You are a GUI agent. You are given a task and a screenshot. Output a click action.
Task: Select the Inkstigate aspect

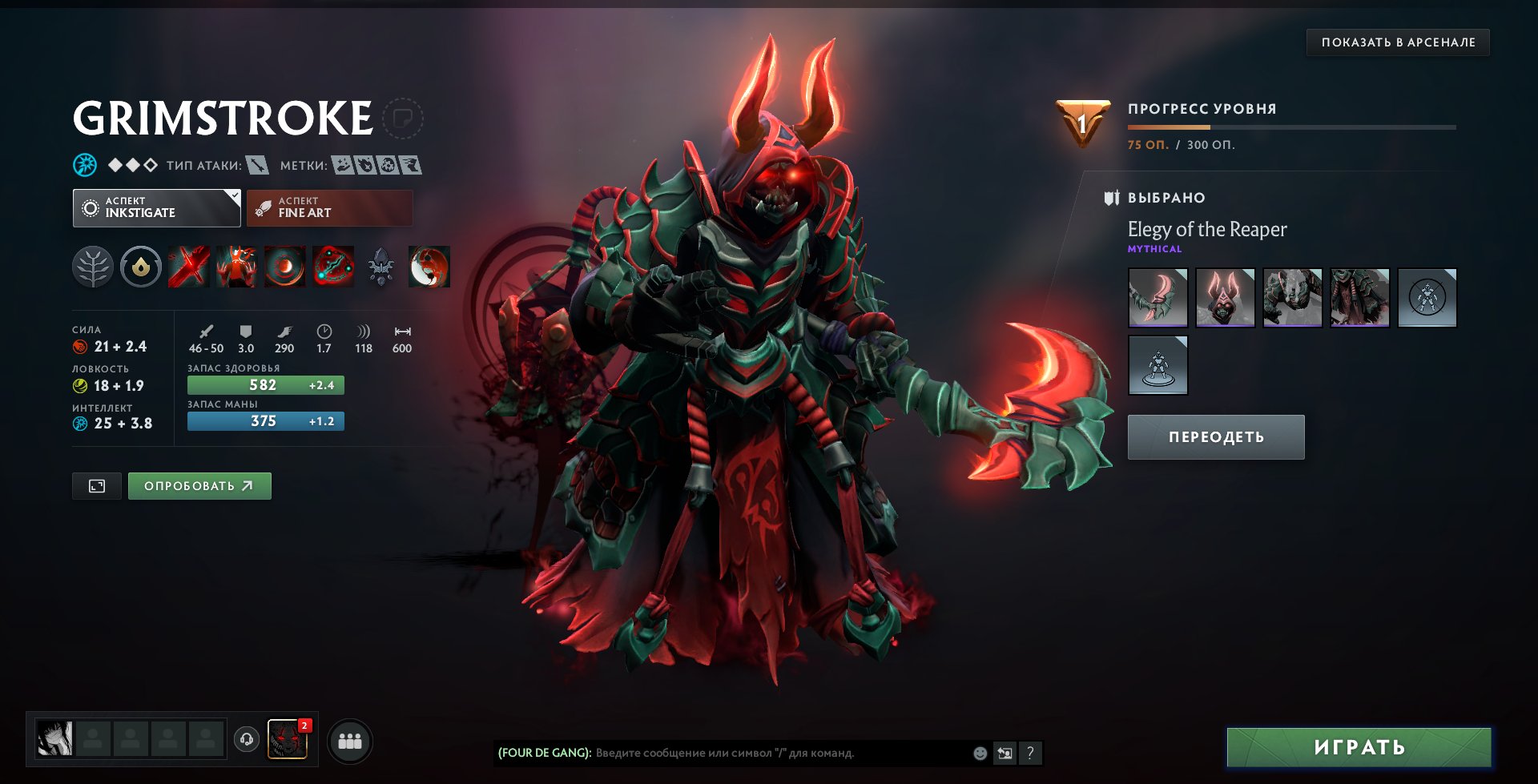tap(156, 207)
